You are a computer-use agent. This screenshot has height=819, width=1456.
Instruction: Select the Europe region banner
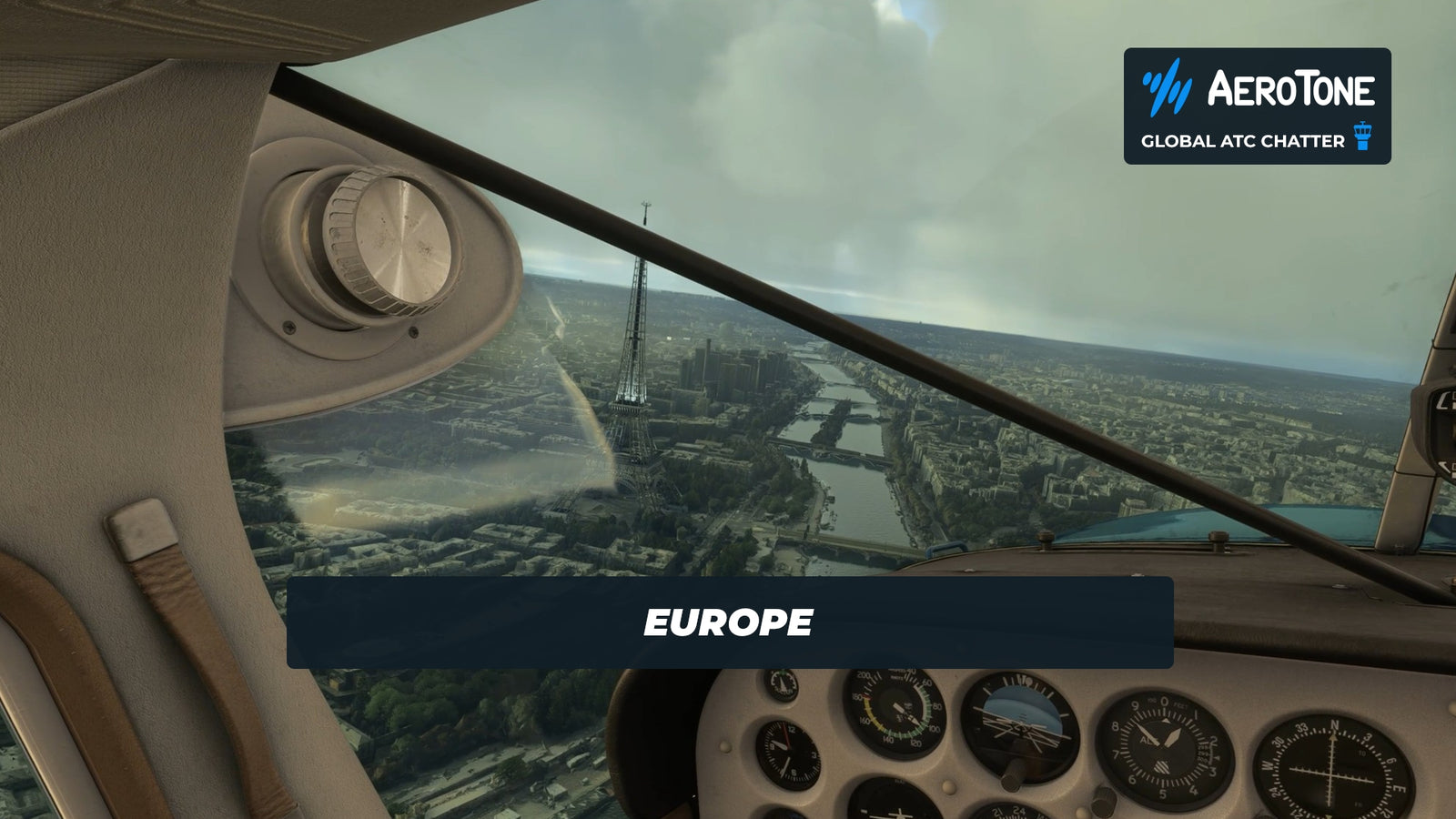click(x=729, y=622)
